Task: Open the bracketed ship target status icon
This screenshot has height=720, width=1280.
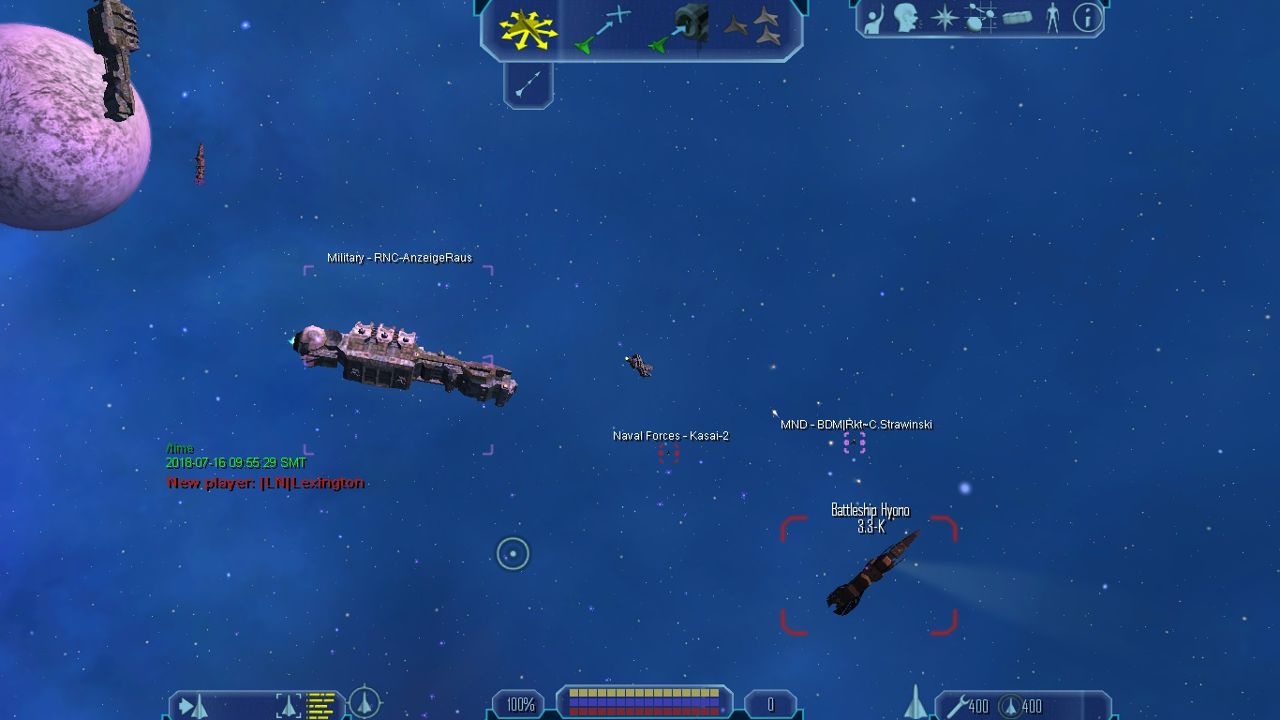Action: 288,706
